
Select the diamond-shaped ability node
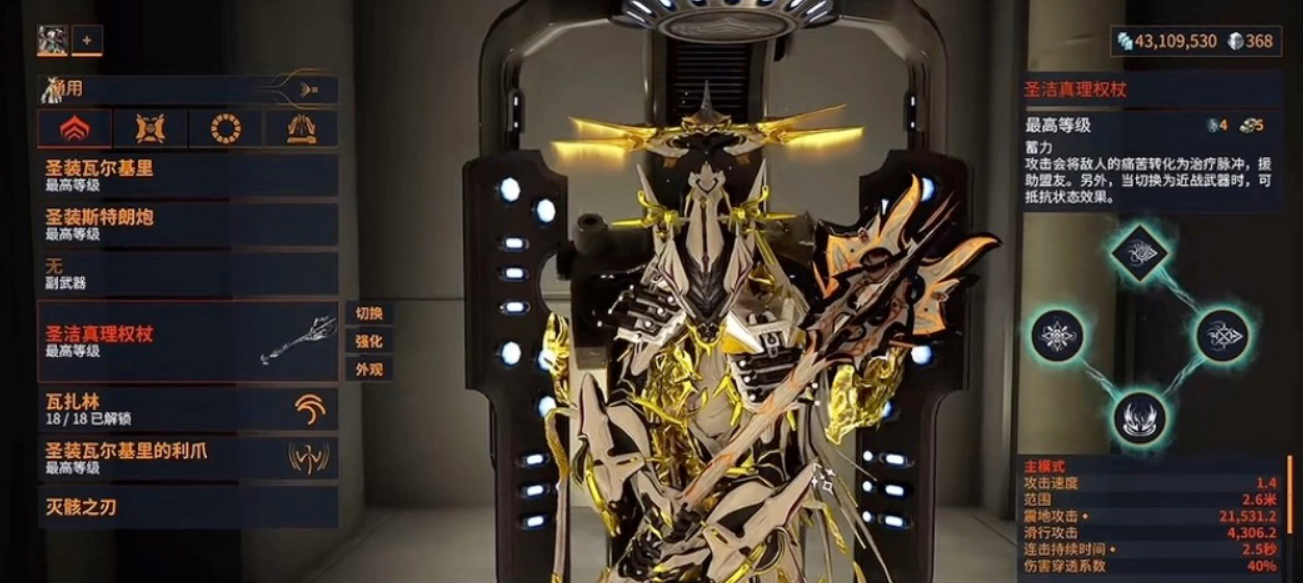pyautogui.click(x=1139, y=252)
